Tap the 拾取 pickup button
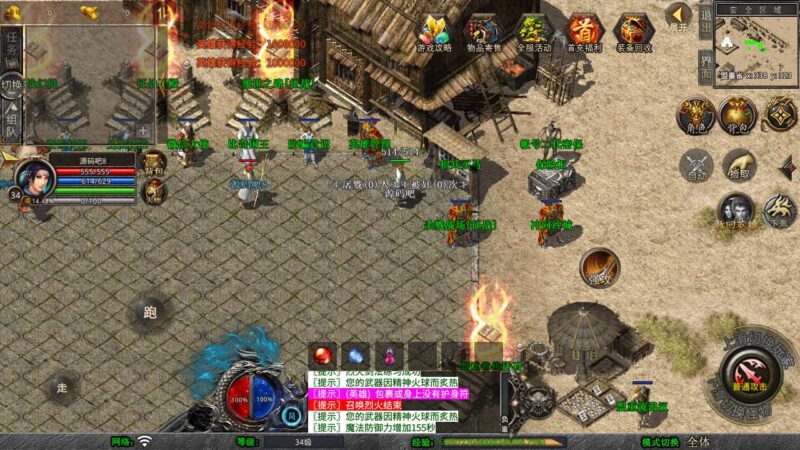The width and height of the screenshot is (800, 450). 739,166
